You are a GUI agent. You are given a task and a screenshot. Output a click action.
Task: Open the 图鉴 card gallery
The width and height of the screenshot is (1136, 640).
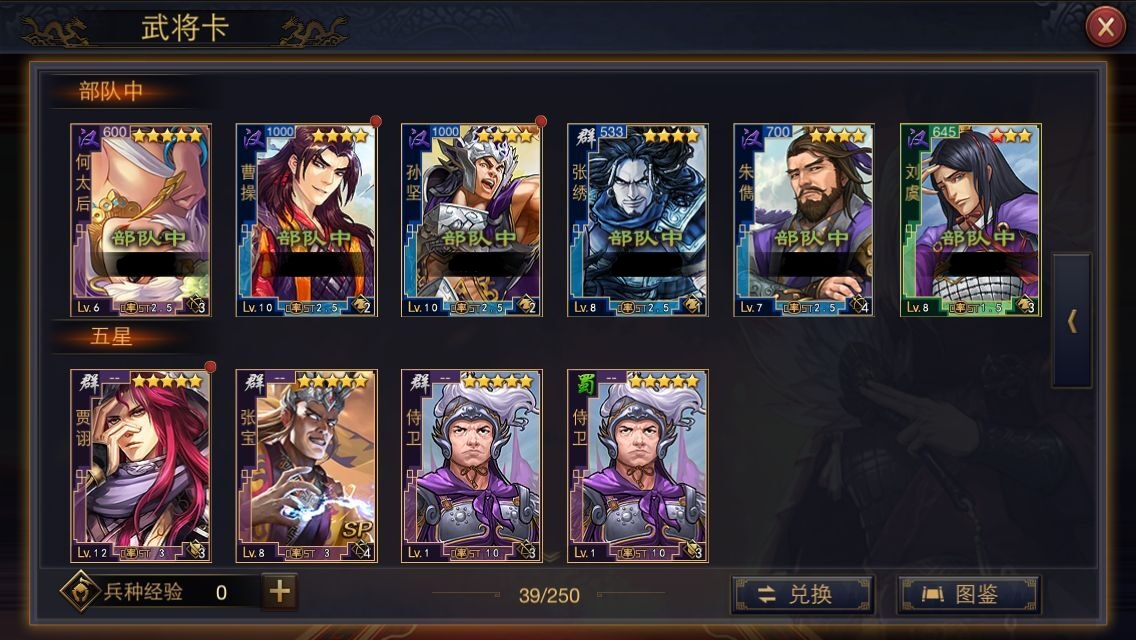tap(968, 594)
